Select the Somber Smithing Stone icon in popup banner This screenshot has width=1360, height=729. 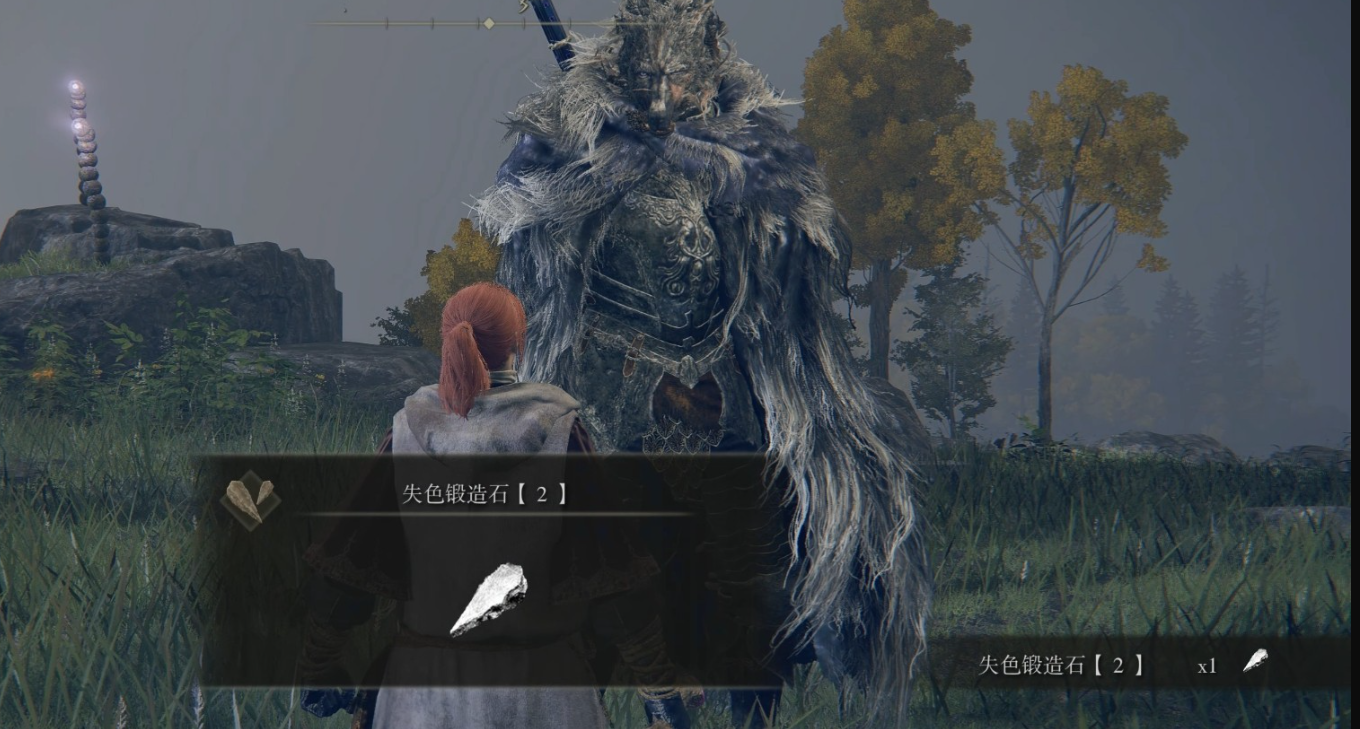coord(252,500)
